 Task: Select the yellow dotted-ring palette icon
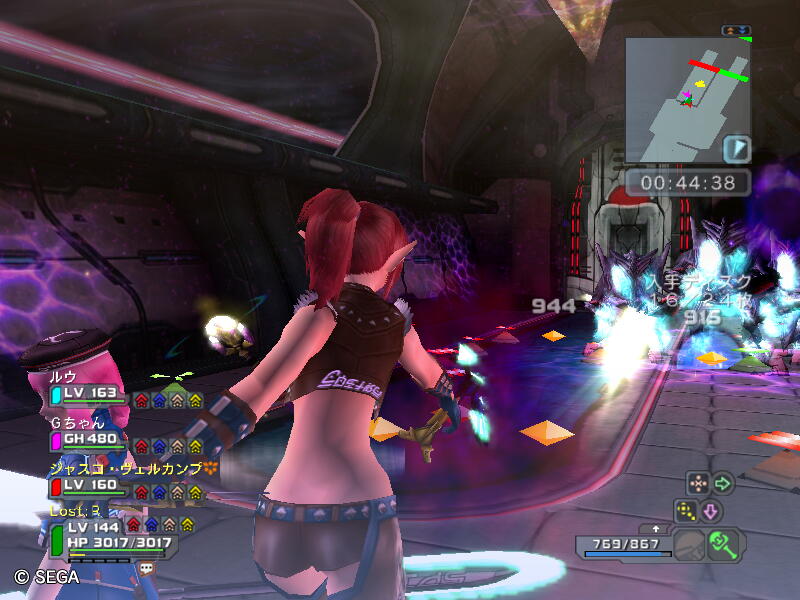(685, 511)
